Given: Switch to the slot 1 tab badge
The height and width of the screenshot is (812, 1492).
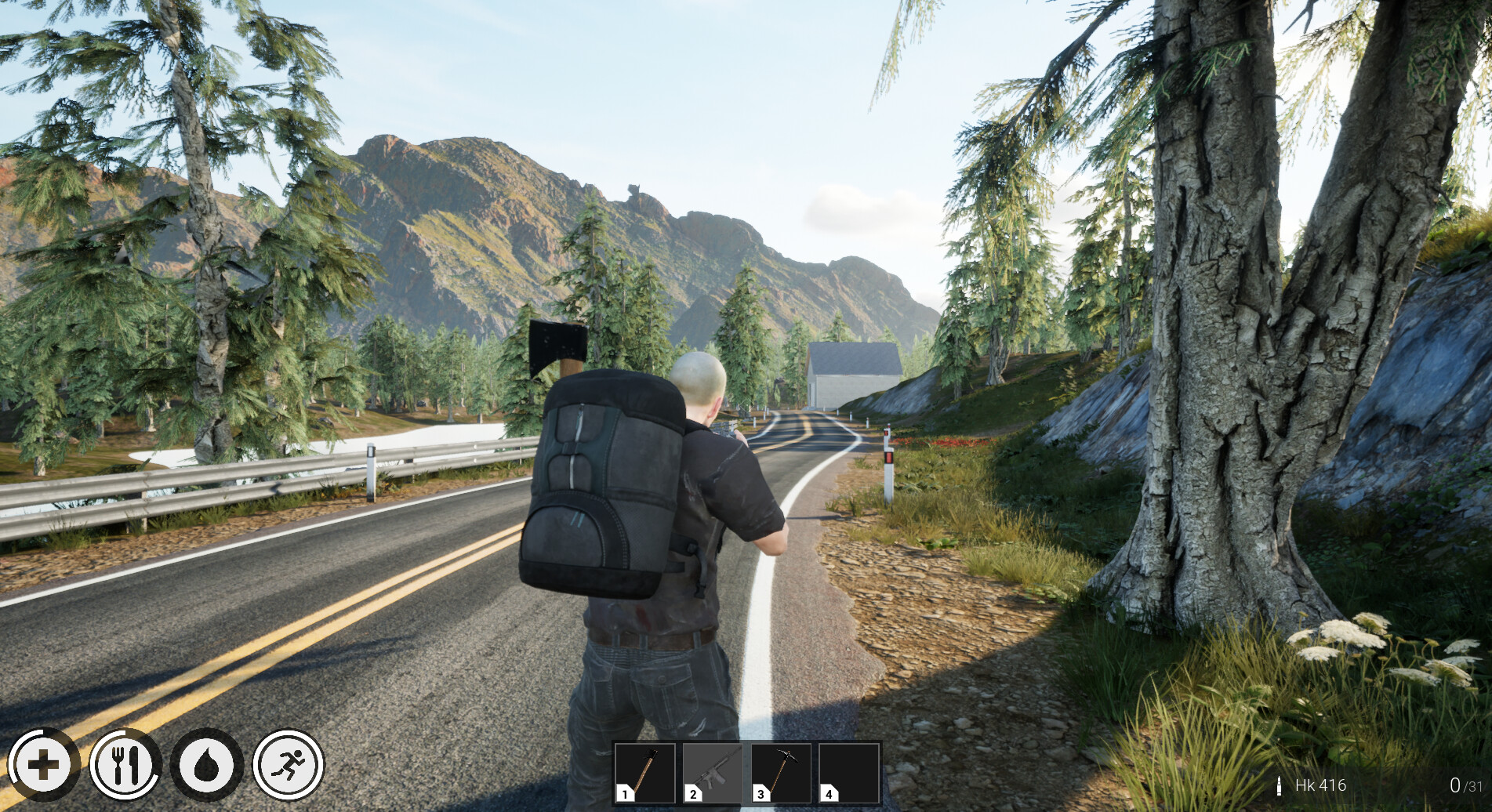Looking at the screenshot, I should [x=623, y=793].
